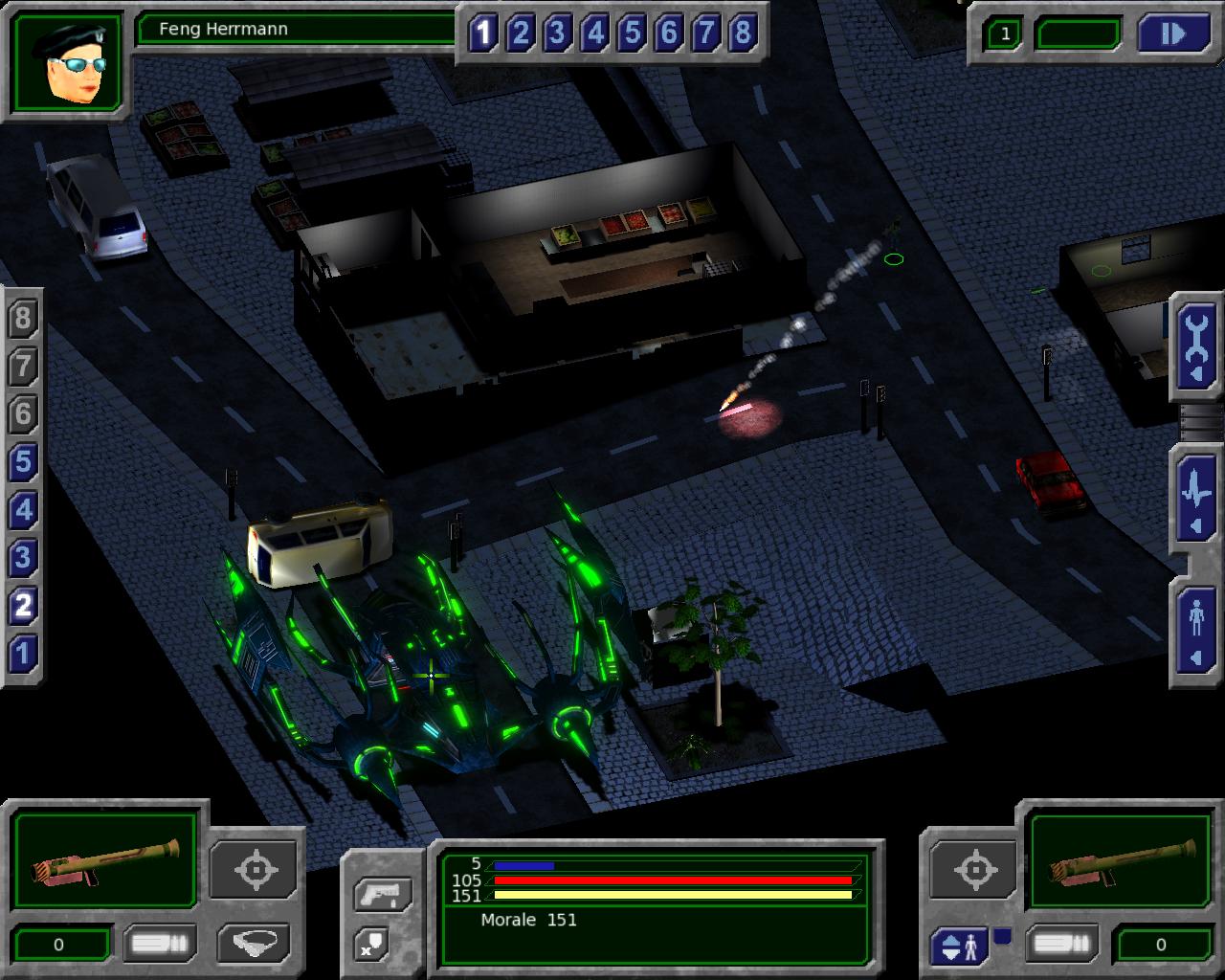Switch to map level 1 in the level selector
This screenshot has height=980, width=1225.
click(23, 655)
